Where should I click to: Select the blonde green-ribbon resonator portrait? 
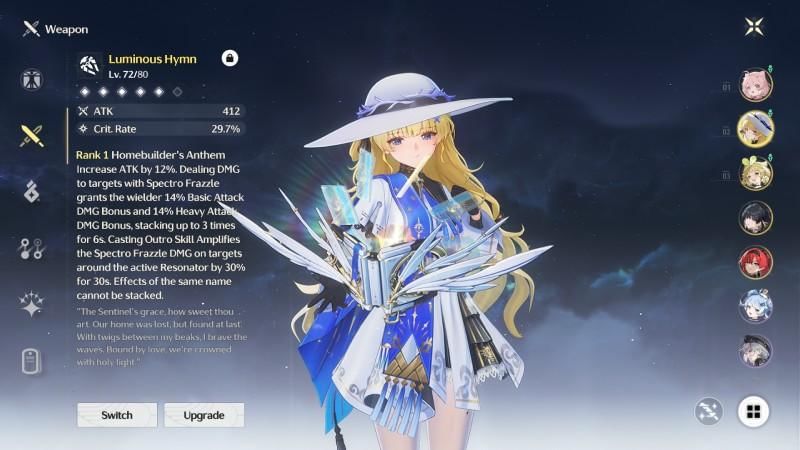click(755, 173)
